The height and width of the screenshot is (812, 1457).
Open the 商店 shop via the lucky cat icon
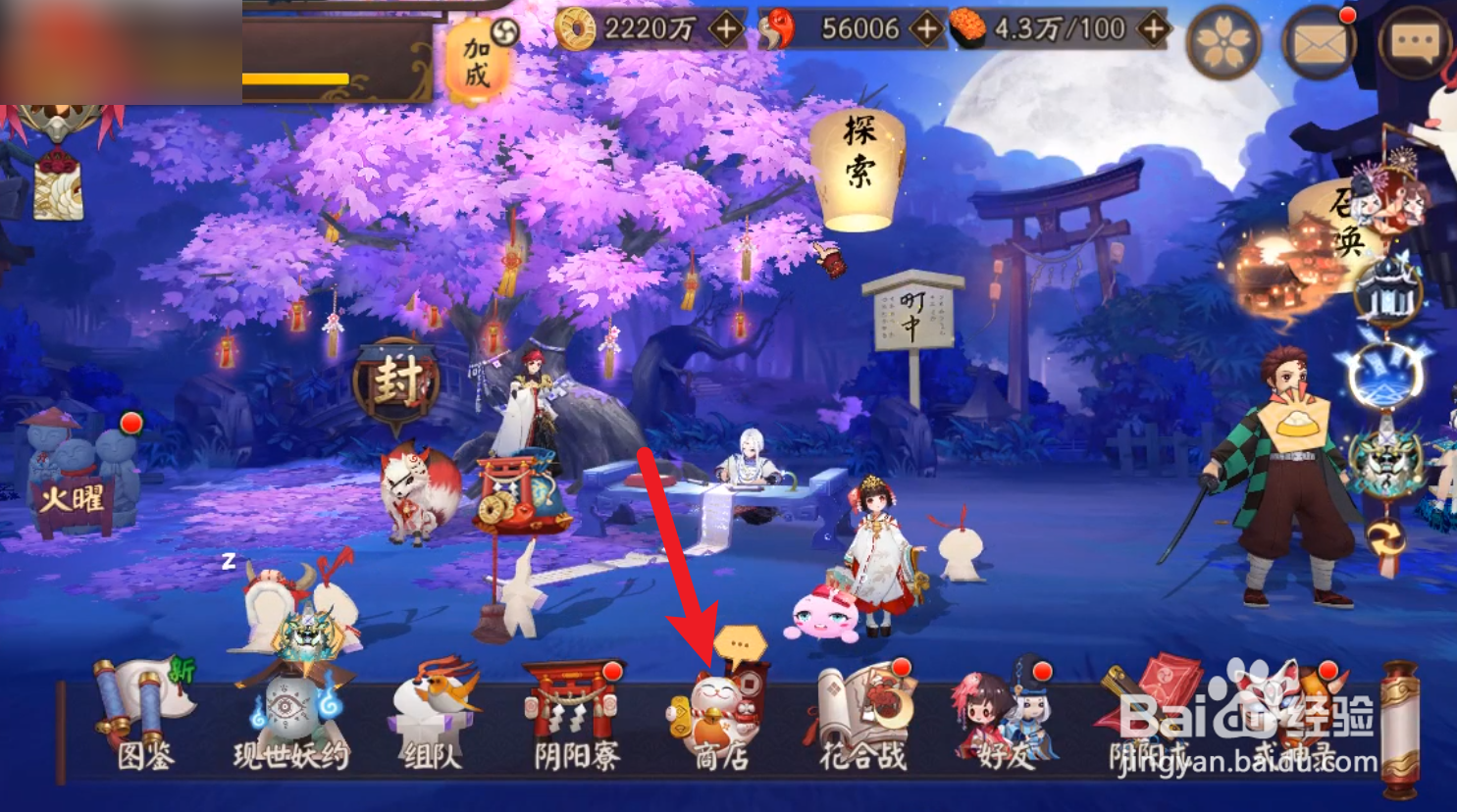[x=717, y=713]
